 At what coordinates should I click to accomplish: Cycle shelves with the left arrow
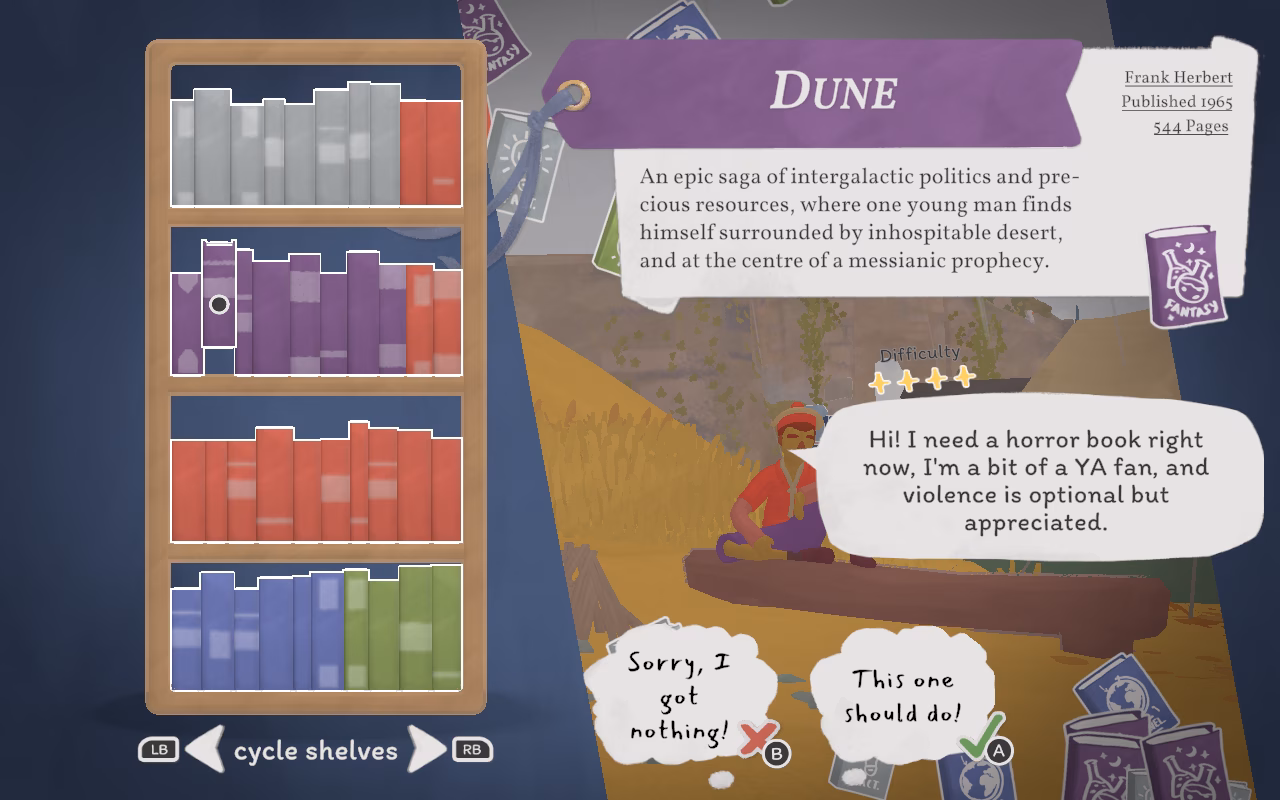click(205, 749)
